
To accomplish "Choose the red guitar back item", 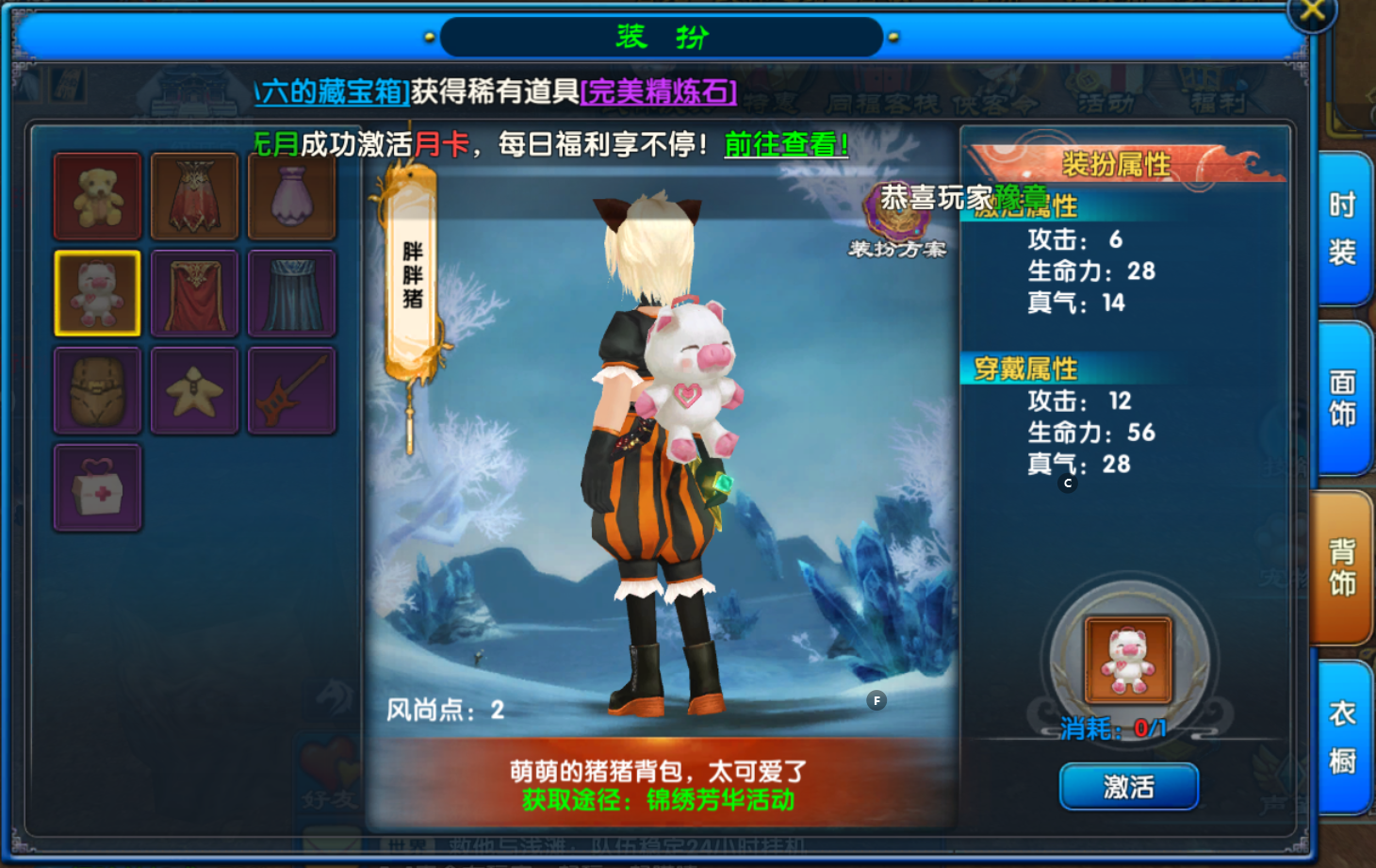I will [291, 390].
